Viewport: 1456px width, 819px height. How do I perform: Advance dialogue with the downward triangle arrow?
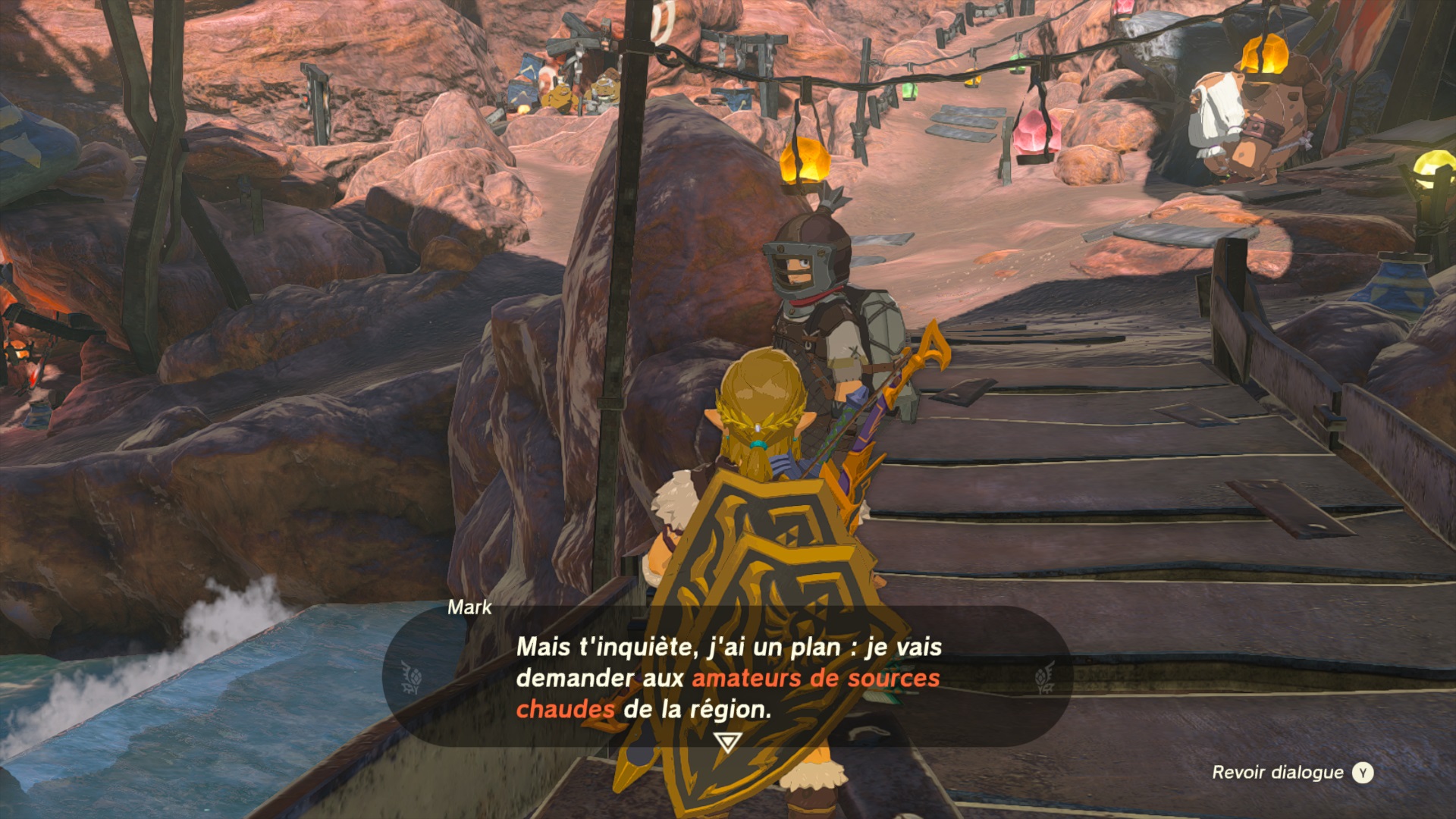coord(727,742)
